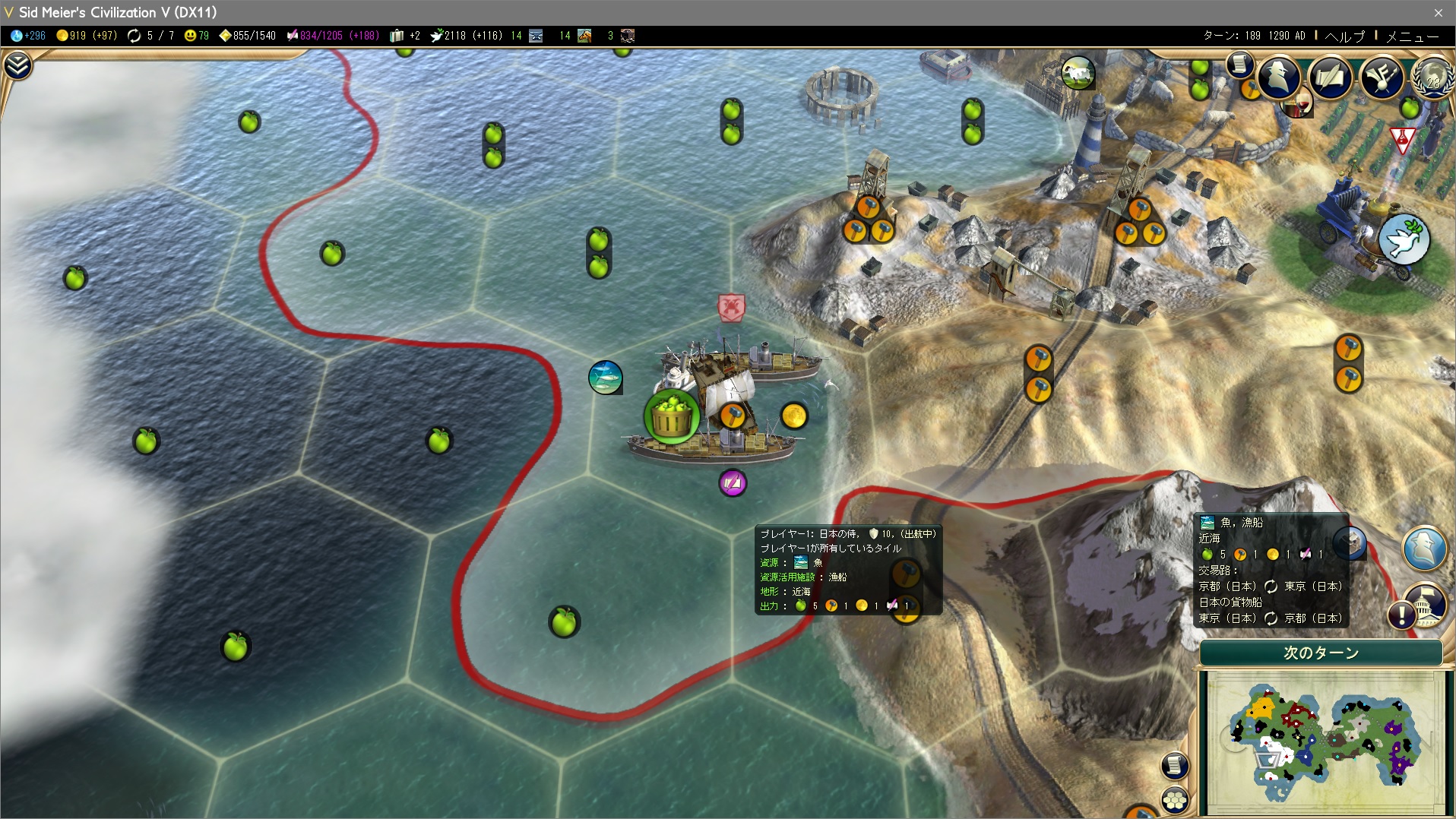Open the culture overview music icon
Viewport: 1456px width, 819px height.
pyautogui.click(x=1382, y=77)
